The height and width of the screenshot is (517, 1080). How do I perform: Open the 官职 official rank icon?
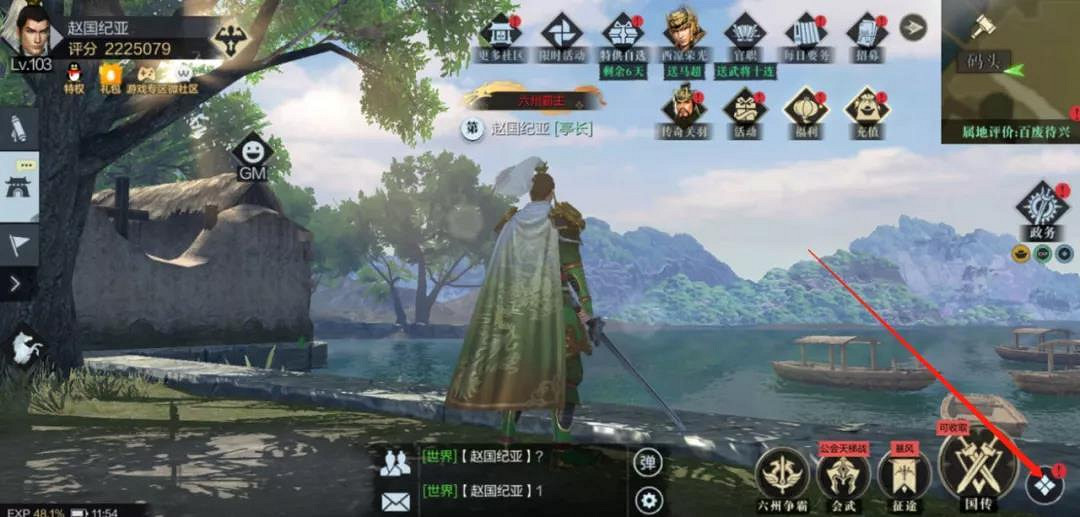coord(745,32)
